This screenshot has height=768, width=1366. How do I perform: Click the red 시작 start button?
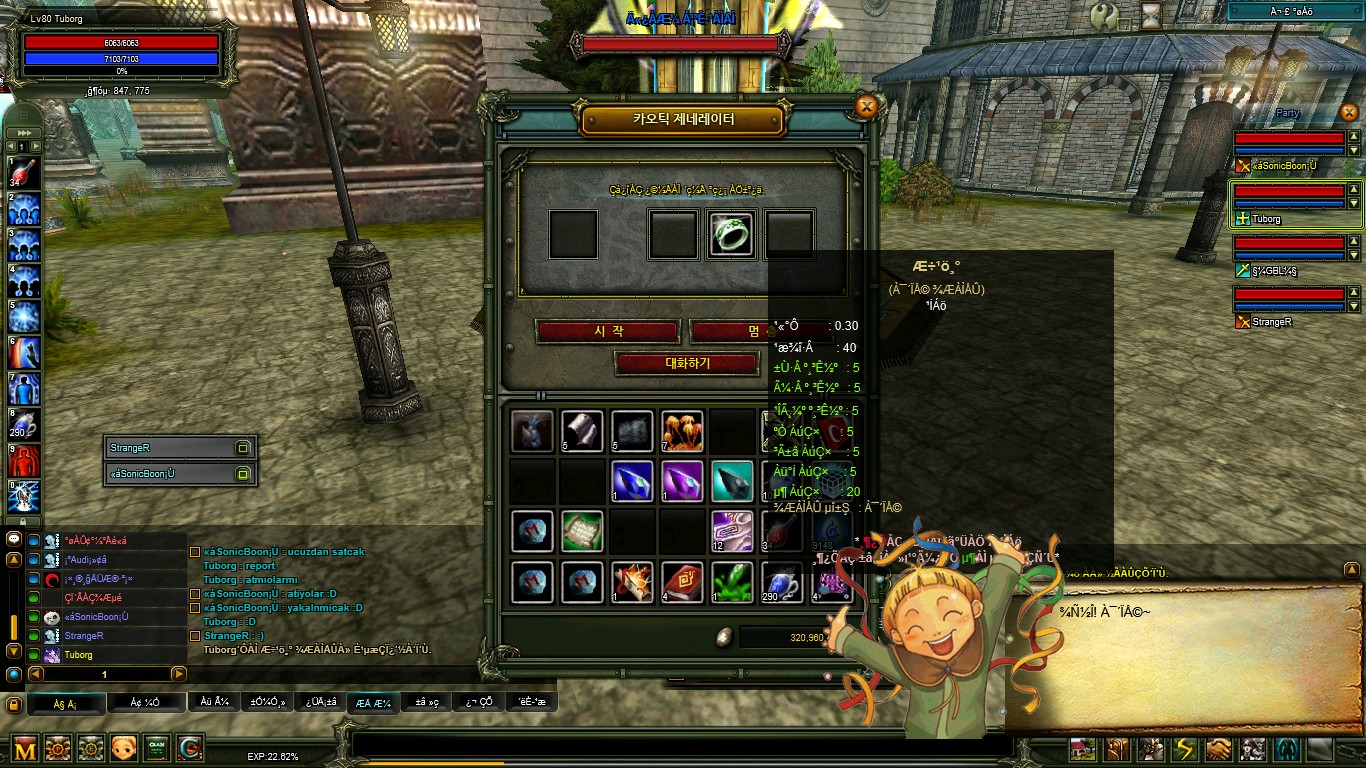pyautogui.click(x=608, y=331)
